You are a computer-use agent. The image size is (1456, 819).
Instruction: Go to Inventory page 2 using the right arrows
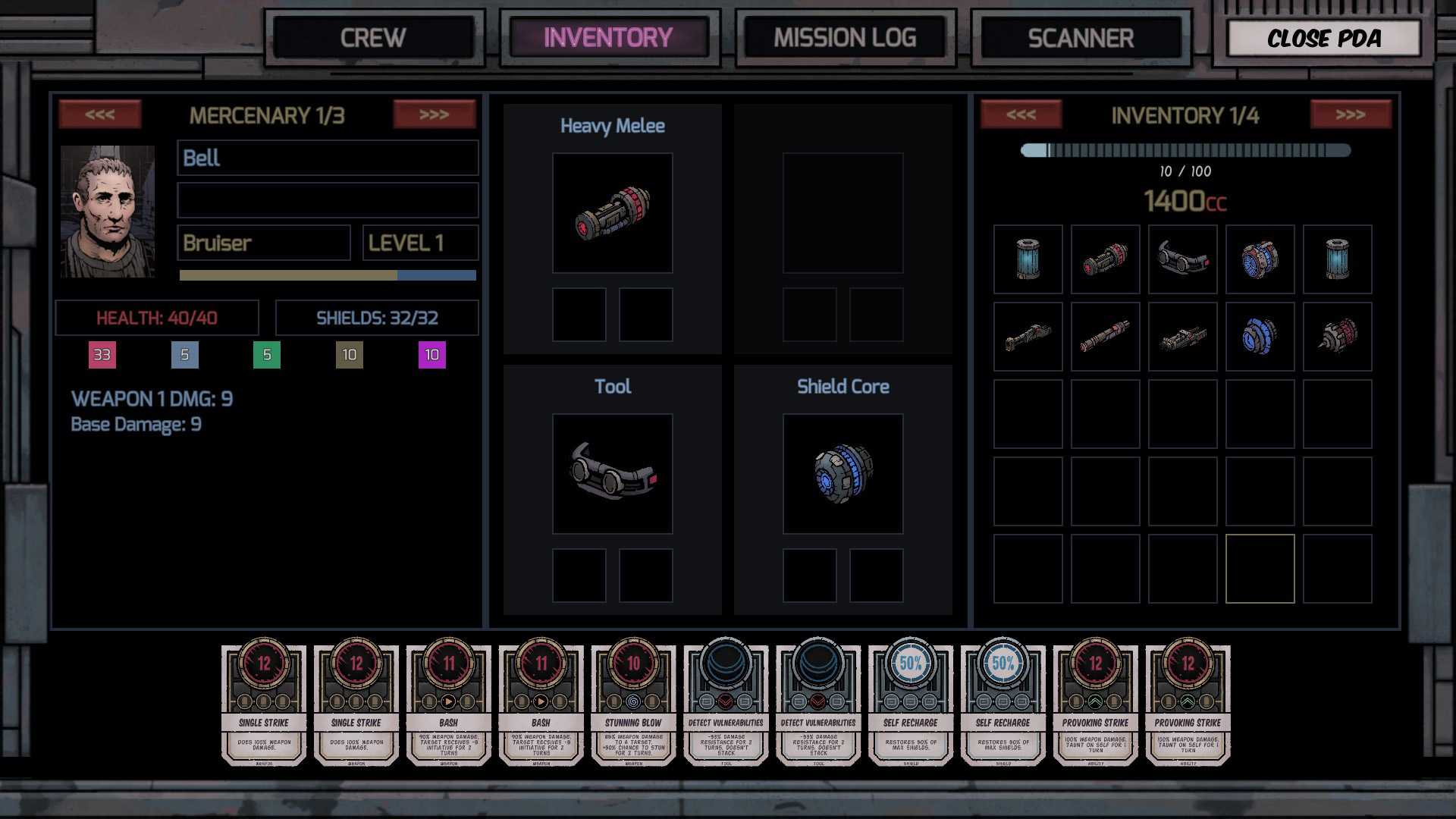click(x=1351, y=115)
